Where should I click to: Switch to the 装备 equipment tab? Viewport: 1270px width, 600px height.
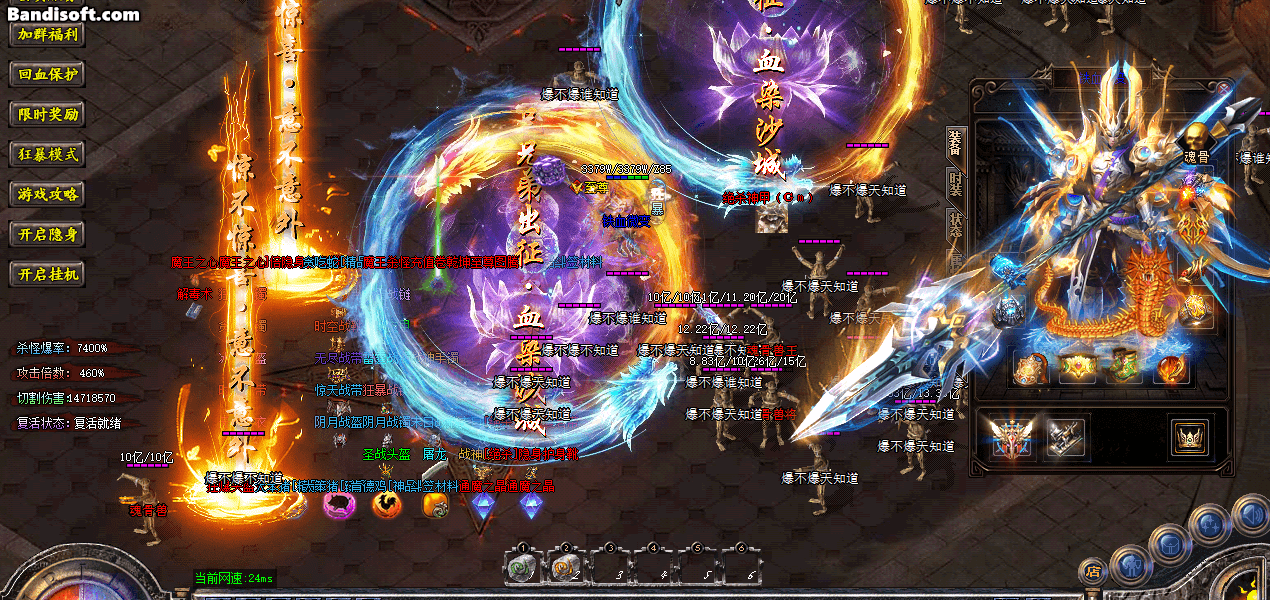[x=955, y=143]
